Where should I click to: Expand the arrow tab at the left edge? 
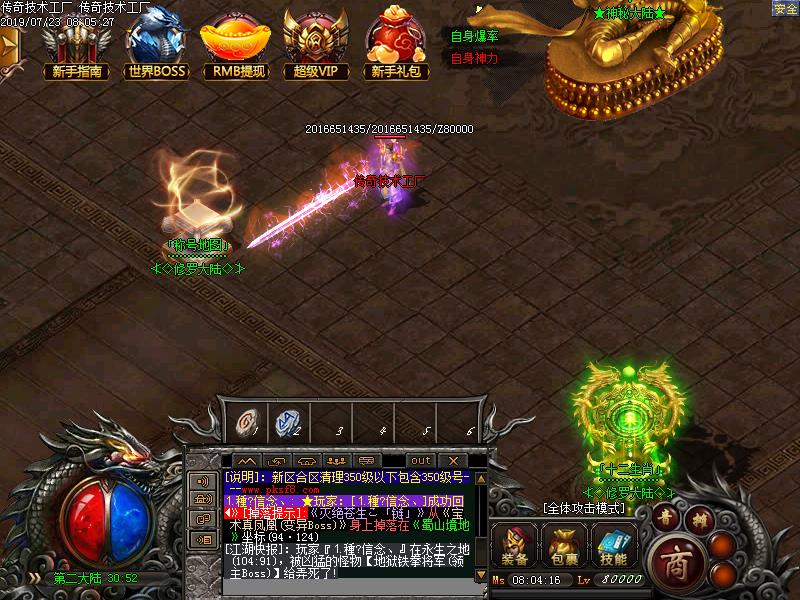point(9,47)
